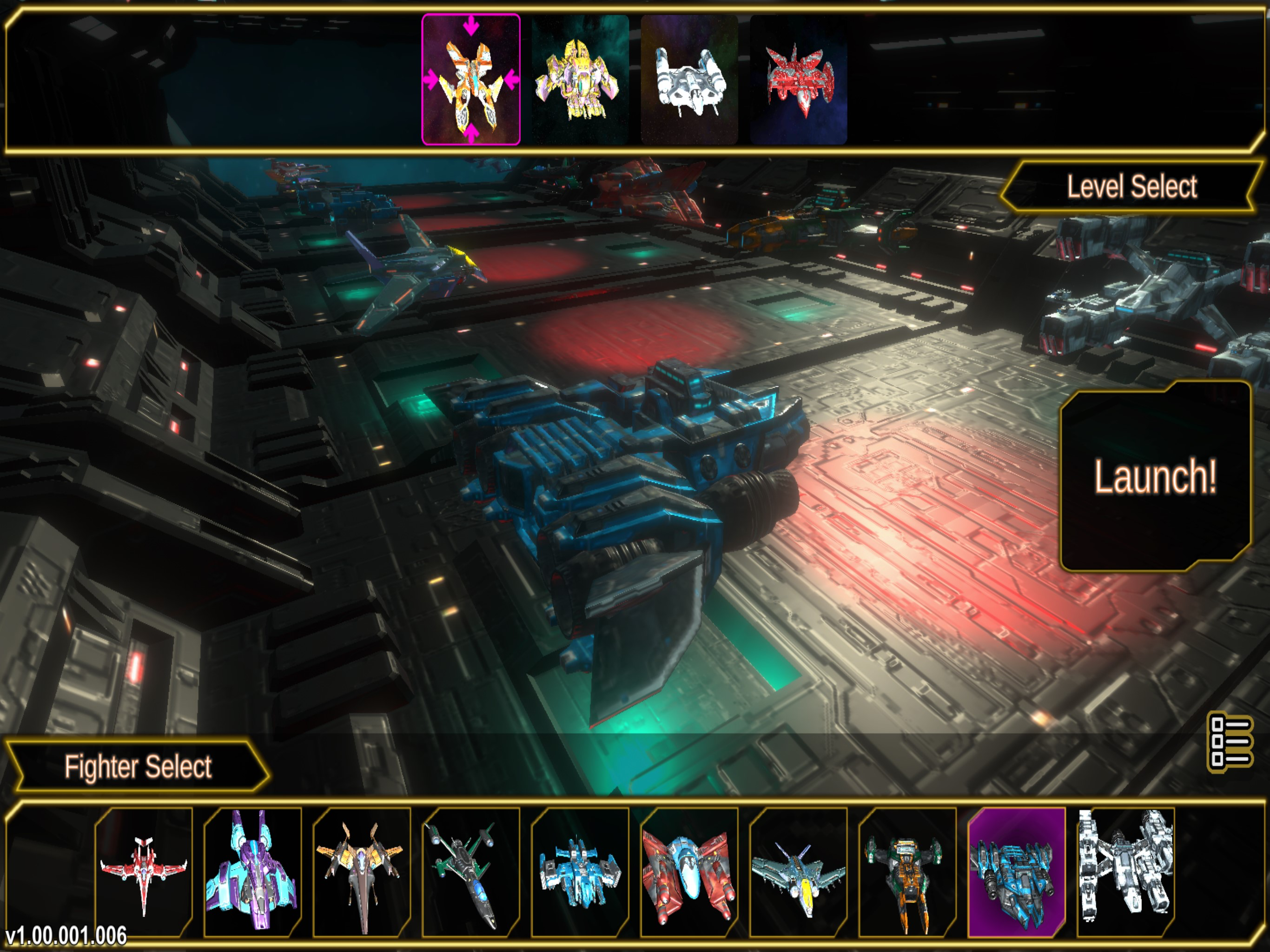Select the orange and green fighter
The height and width of the screenshot is (952, 1270).
click(907, 872)
